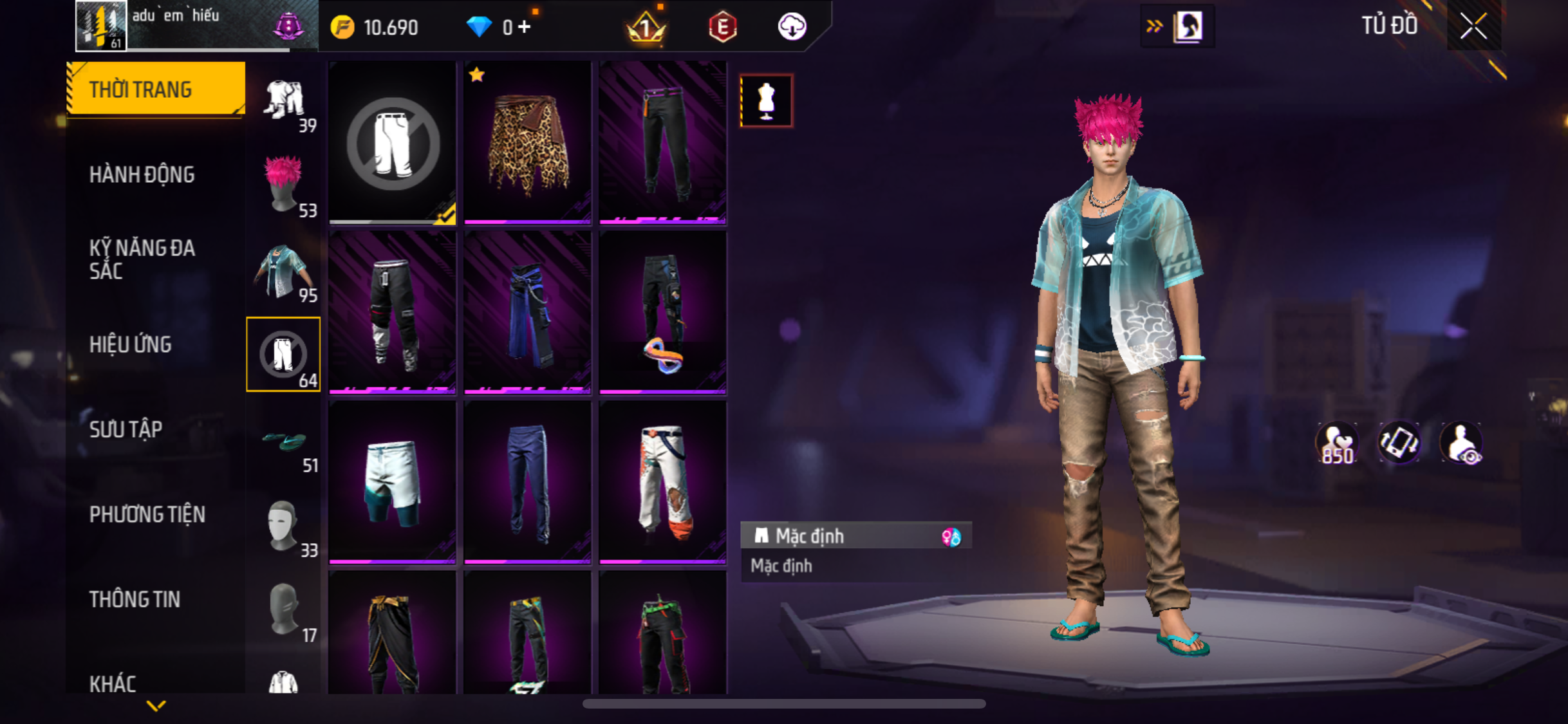Select the Hiệu Ứng tab
This screenshot has height=724, width=1568.
click(x=131, y=345)
